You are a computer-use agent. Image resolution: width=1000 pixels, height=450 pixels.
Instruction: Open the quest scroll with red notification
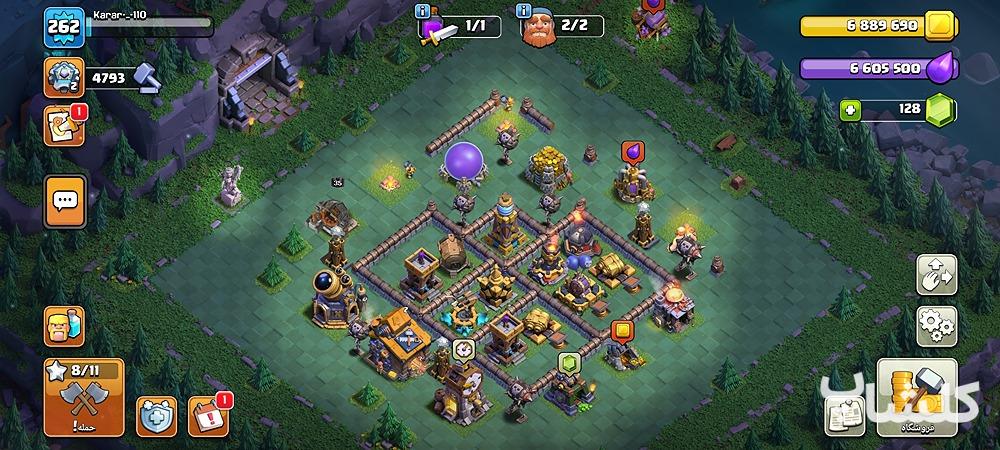64,125
